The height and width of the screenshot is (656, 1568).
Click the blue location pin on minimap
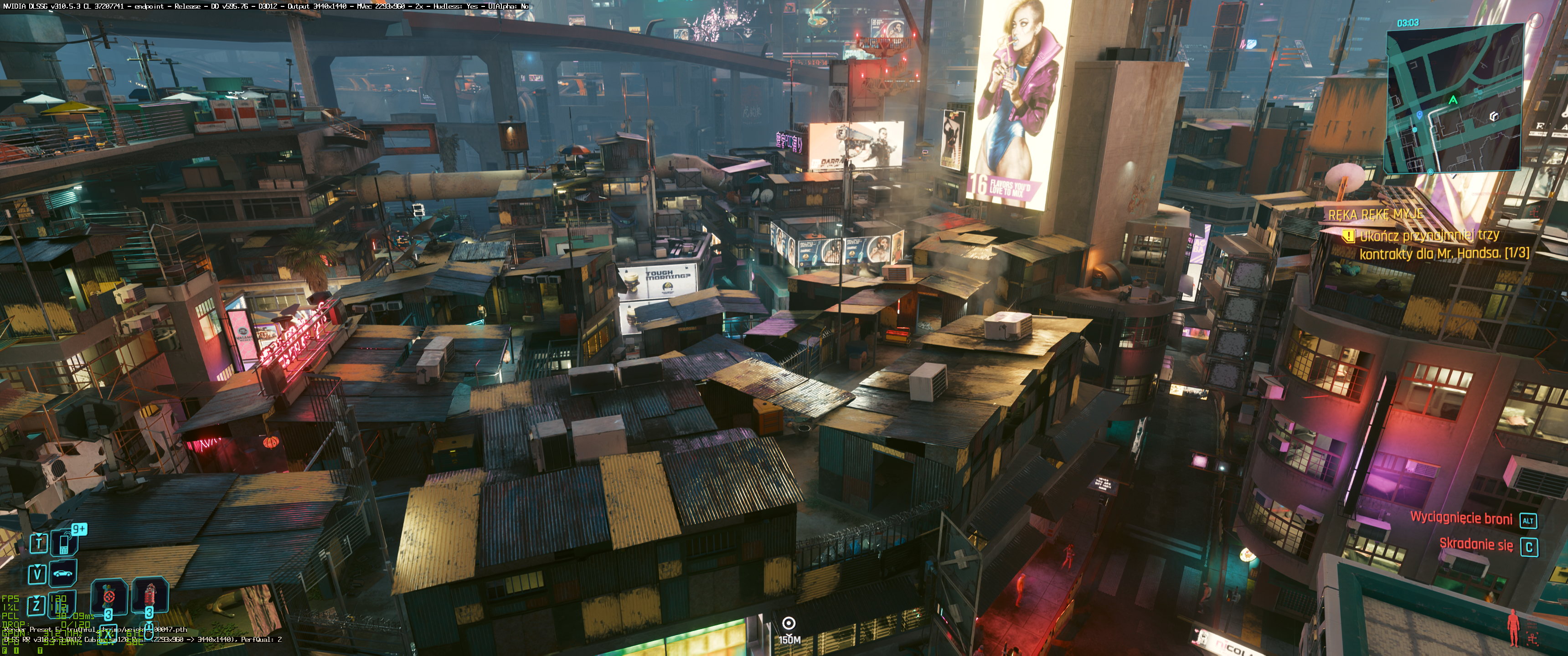point(1419,114)
